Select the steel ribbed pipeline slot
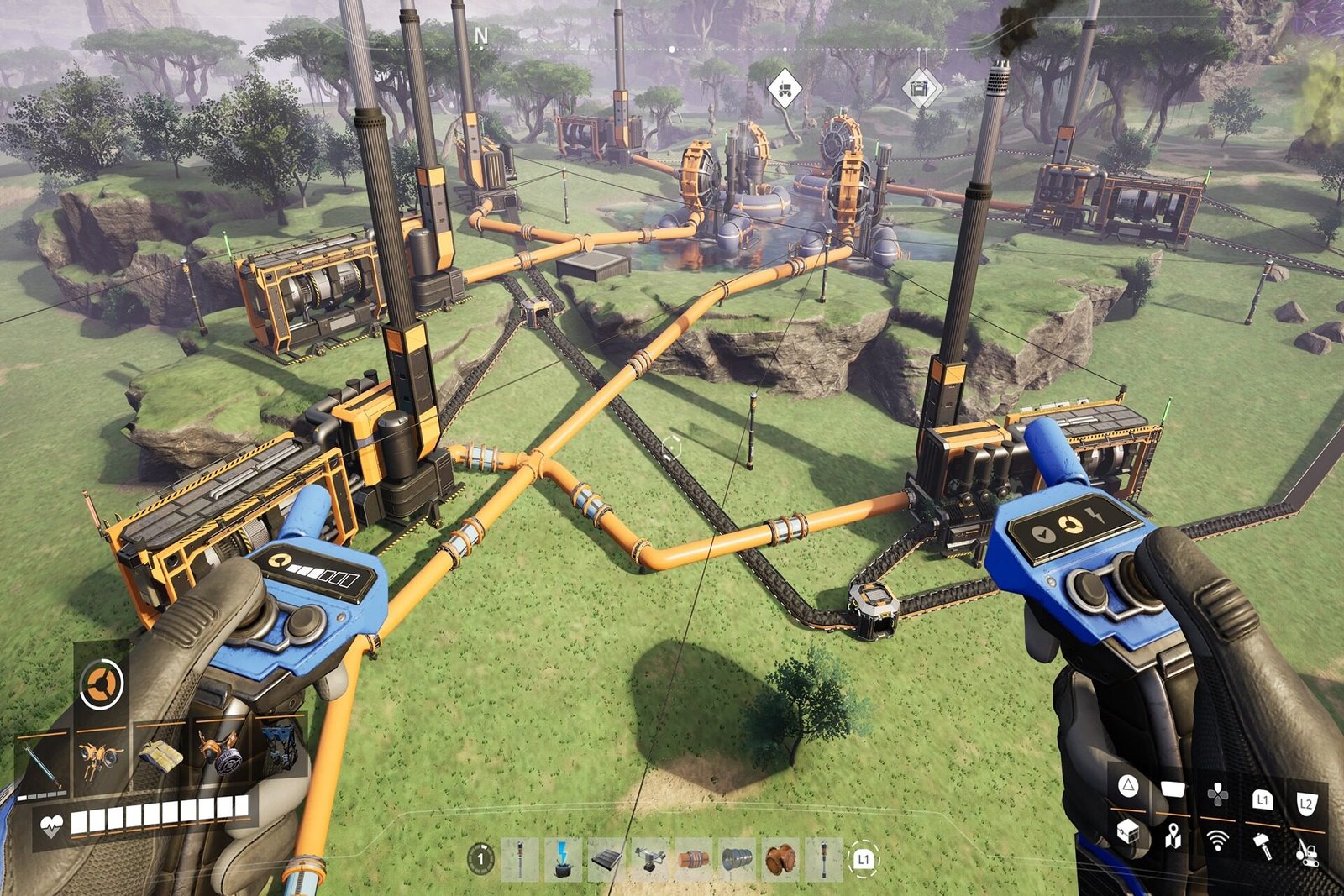The image size is (1344, 896). click(738, 860)
